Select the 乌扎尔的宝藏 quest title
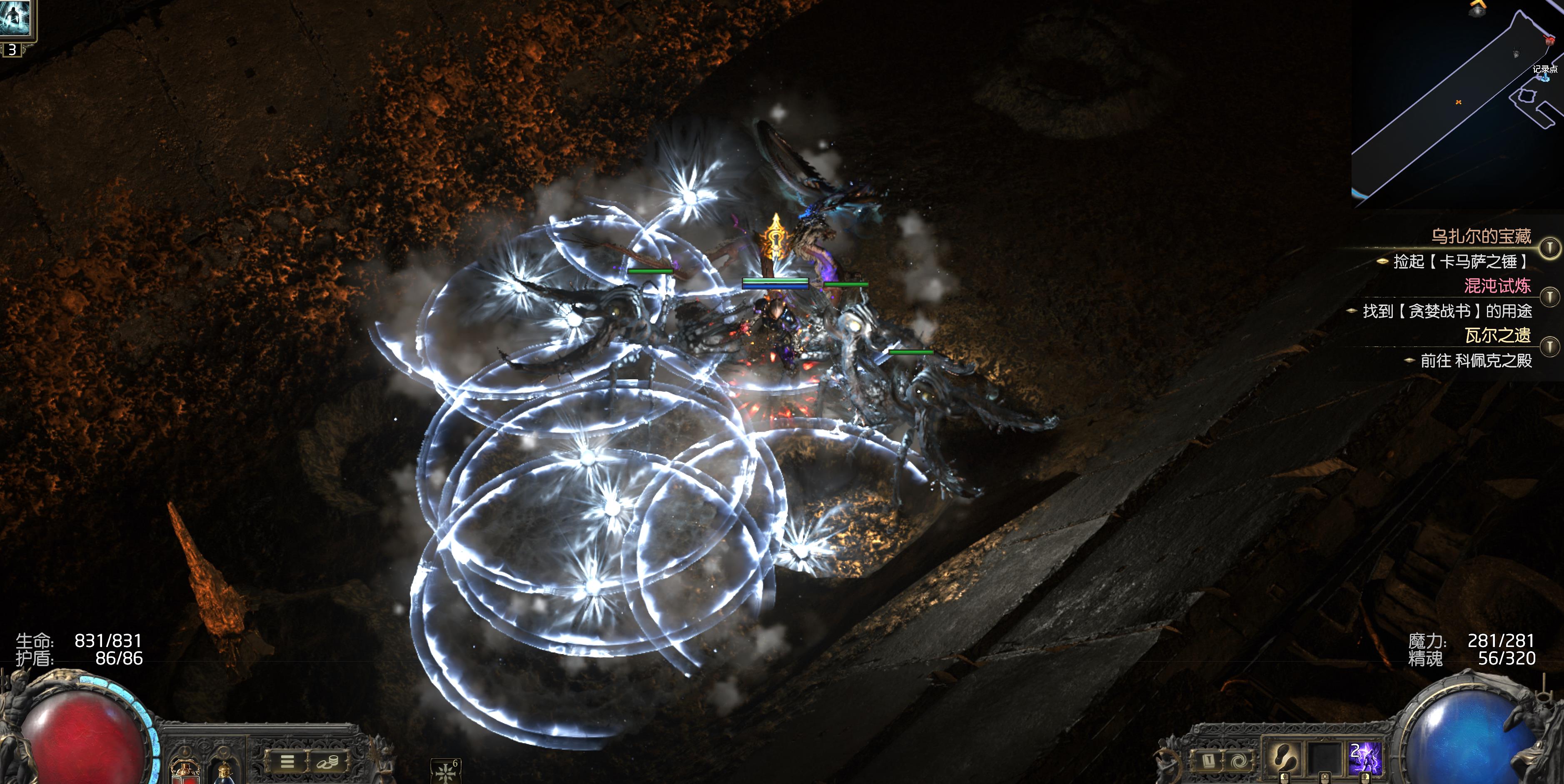 pos(1481,236)
